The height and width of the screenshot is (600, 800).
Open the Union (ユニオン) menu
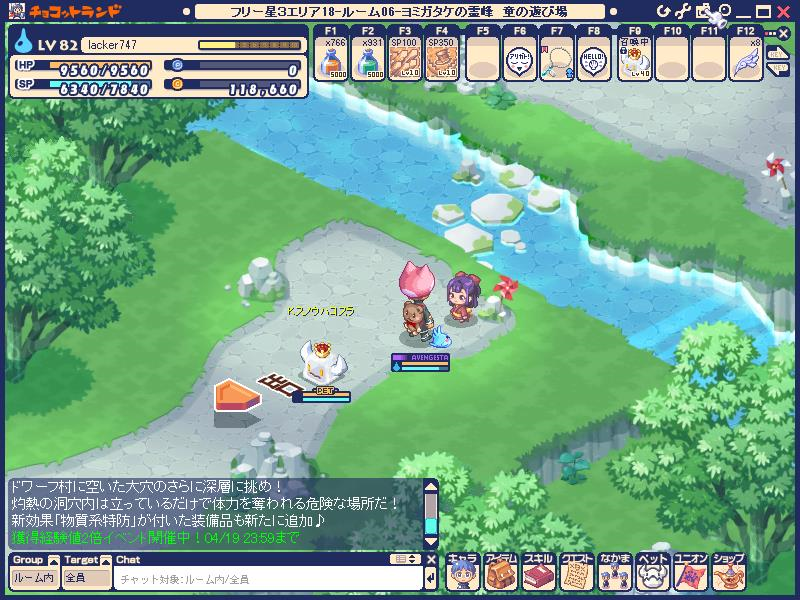(x=691, y=575)
